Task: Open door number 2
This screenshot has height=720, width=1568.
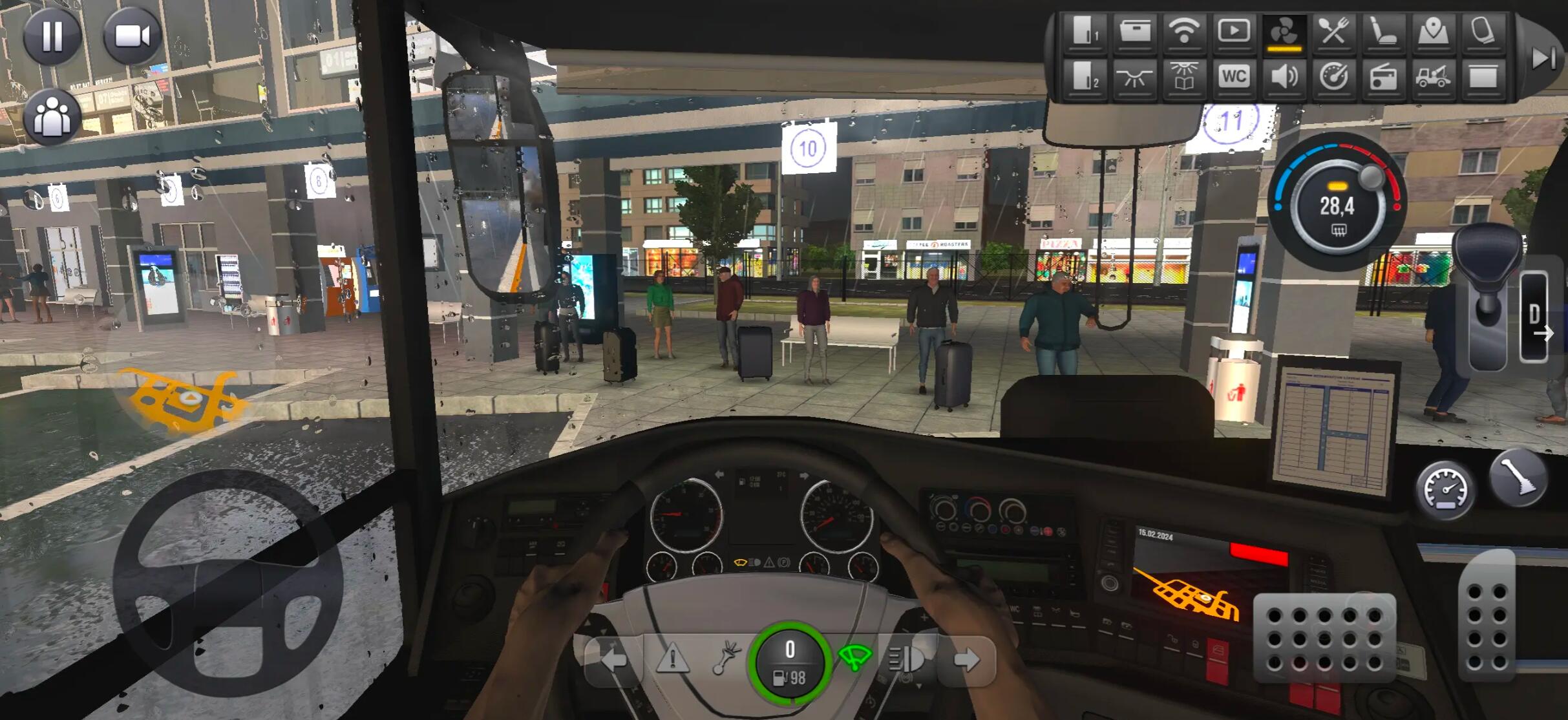Action: click(x=1085, y=78)
